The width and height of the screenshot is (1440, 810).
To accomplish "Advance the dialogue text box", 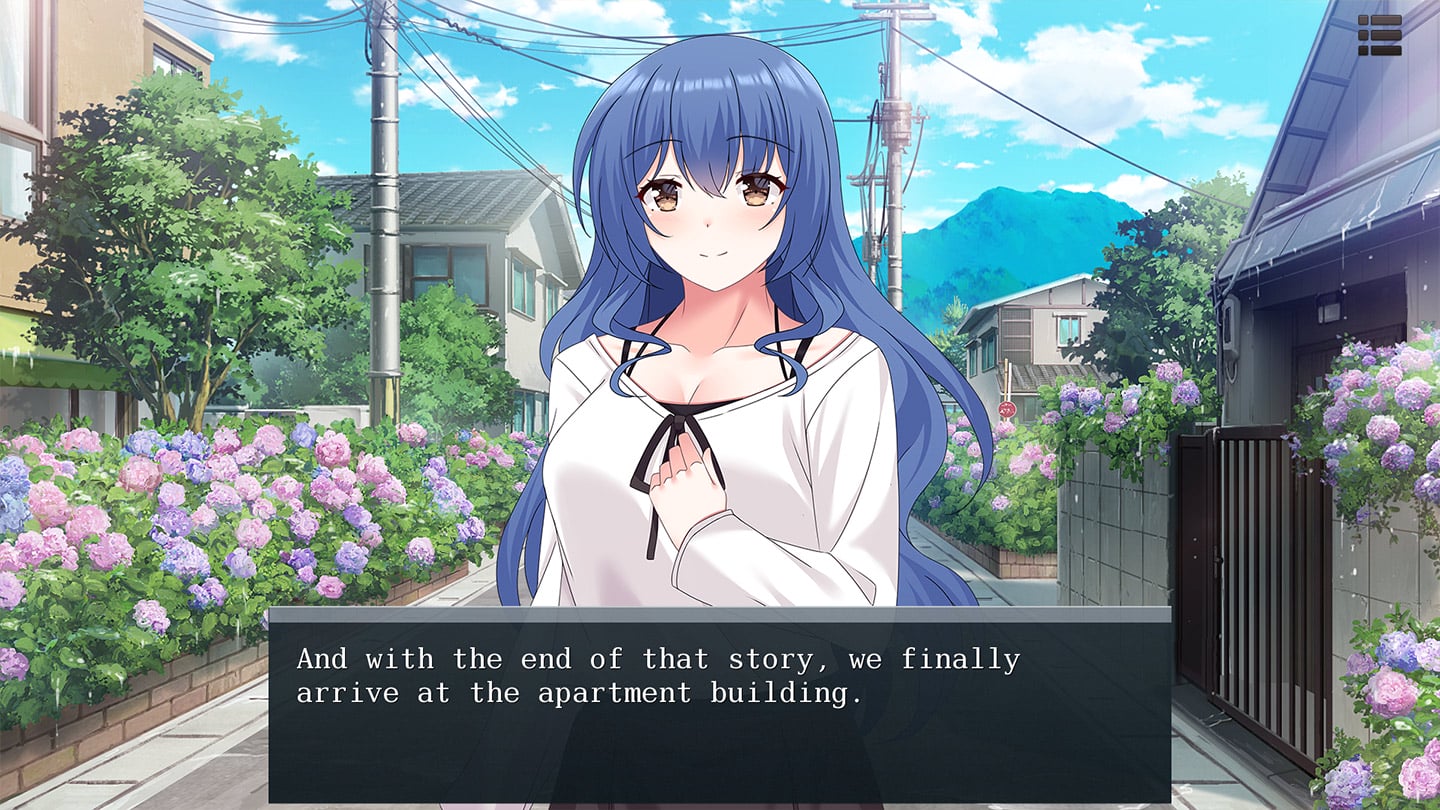I will click(719, 704).
